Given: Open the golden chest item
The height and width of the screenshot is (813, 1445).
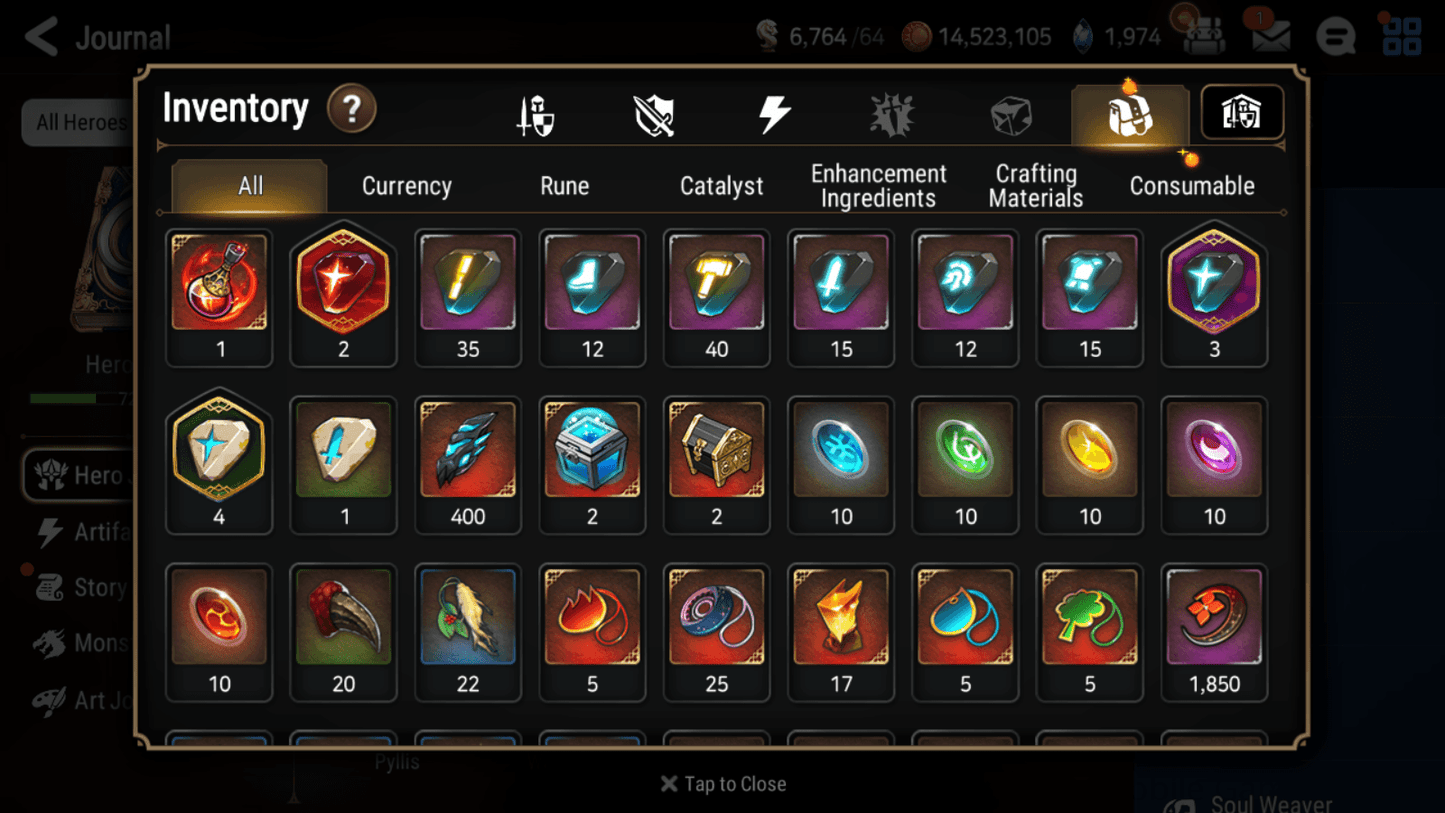Looking at the screenshot, I should pyautogui.click(x=716, y=452).
